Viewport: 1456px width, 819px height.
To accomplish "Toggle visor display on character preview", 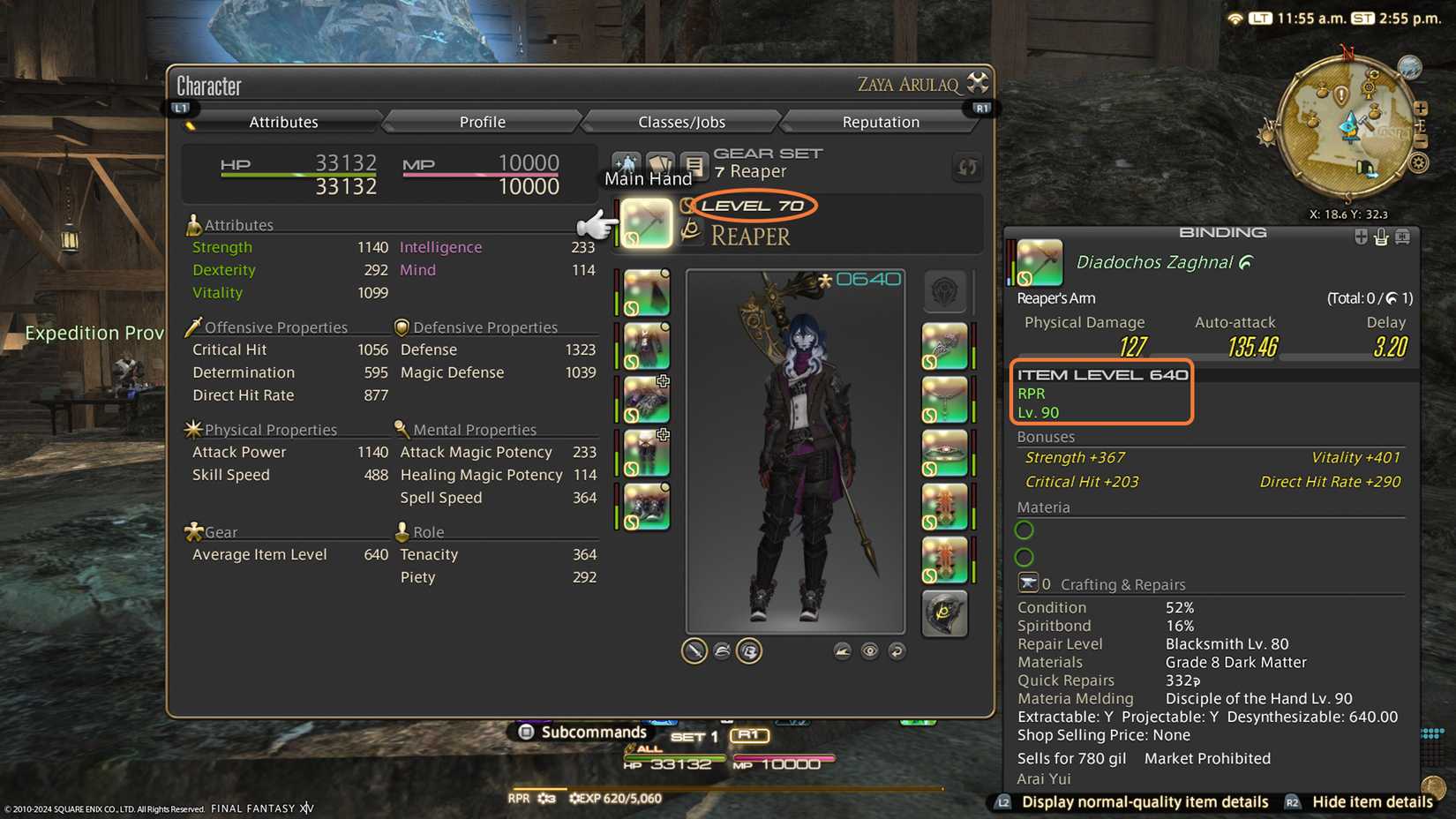I will 722,650.
